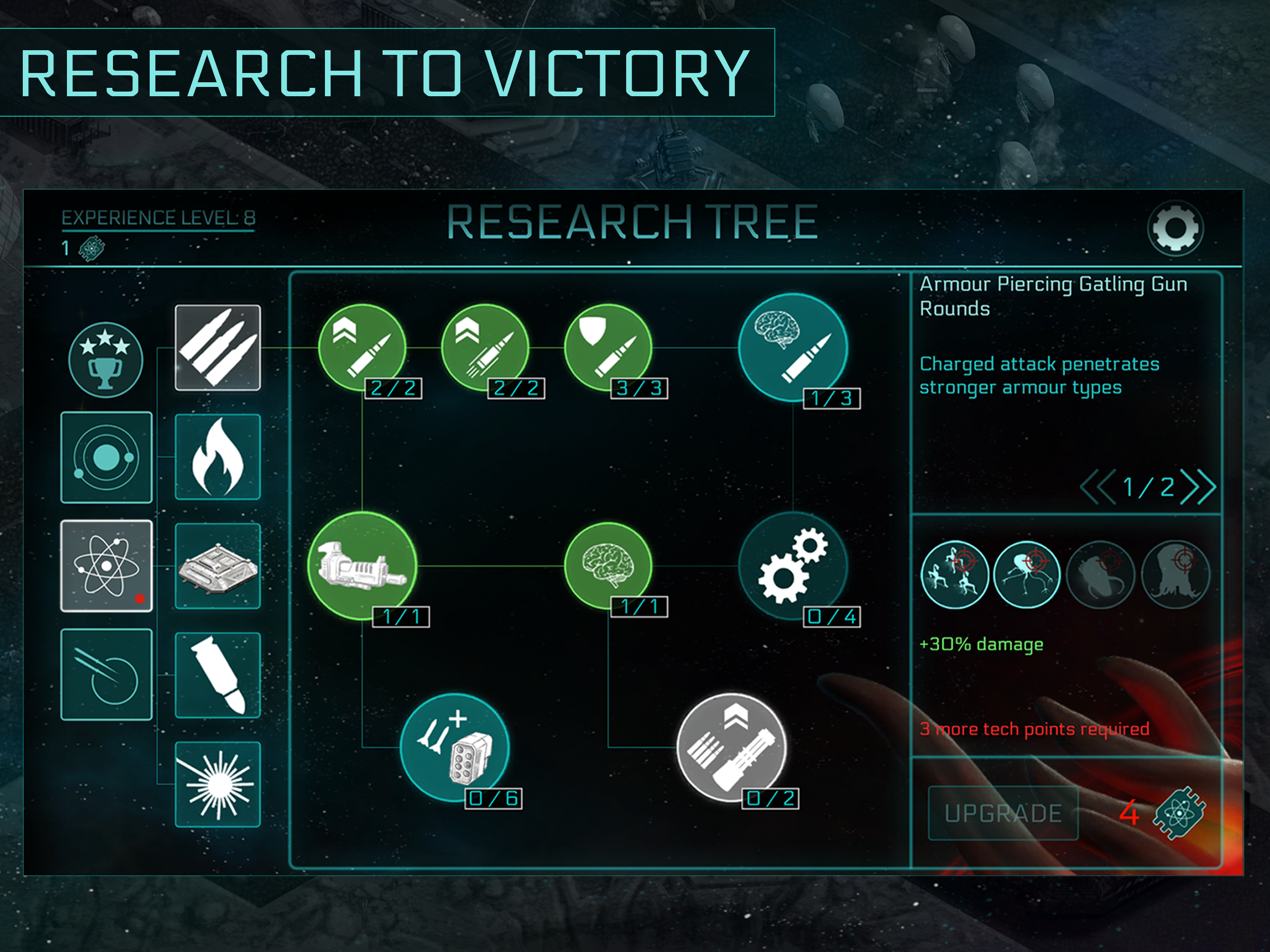Switch to the flame weapon tab

(x=218, y=457)
